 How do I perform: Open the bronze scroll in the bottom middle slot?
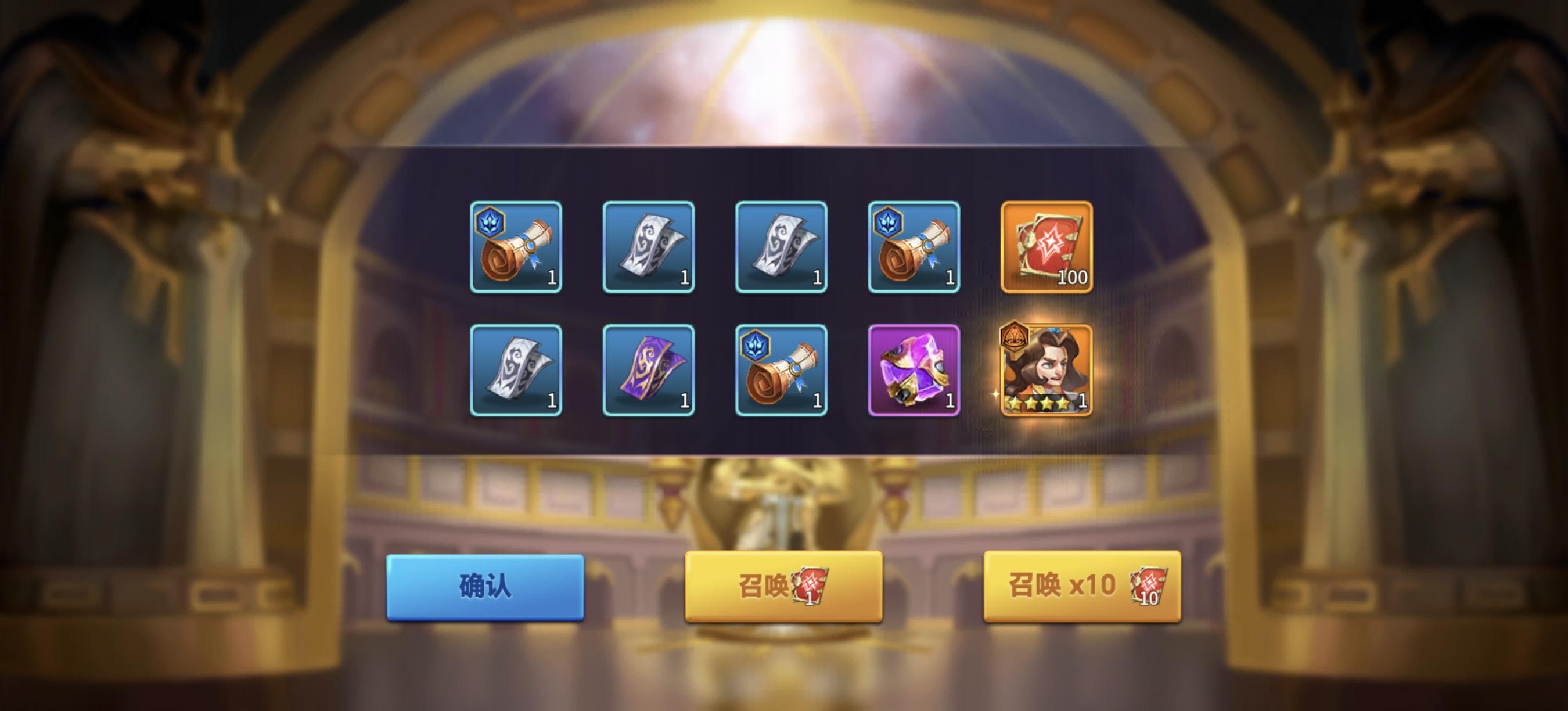pyautogui.click(x=781, y=369)
